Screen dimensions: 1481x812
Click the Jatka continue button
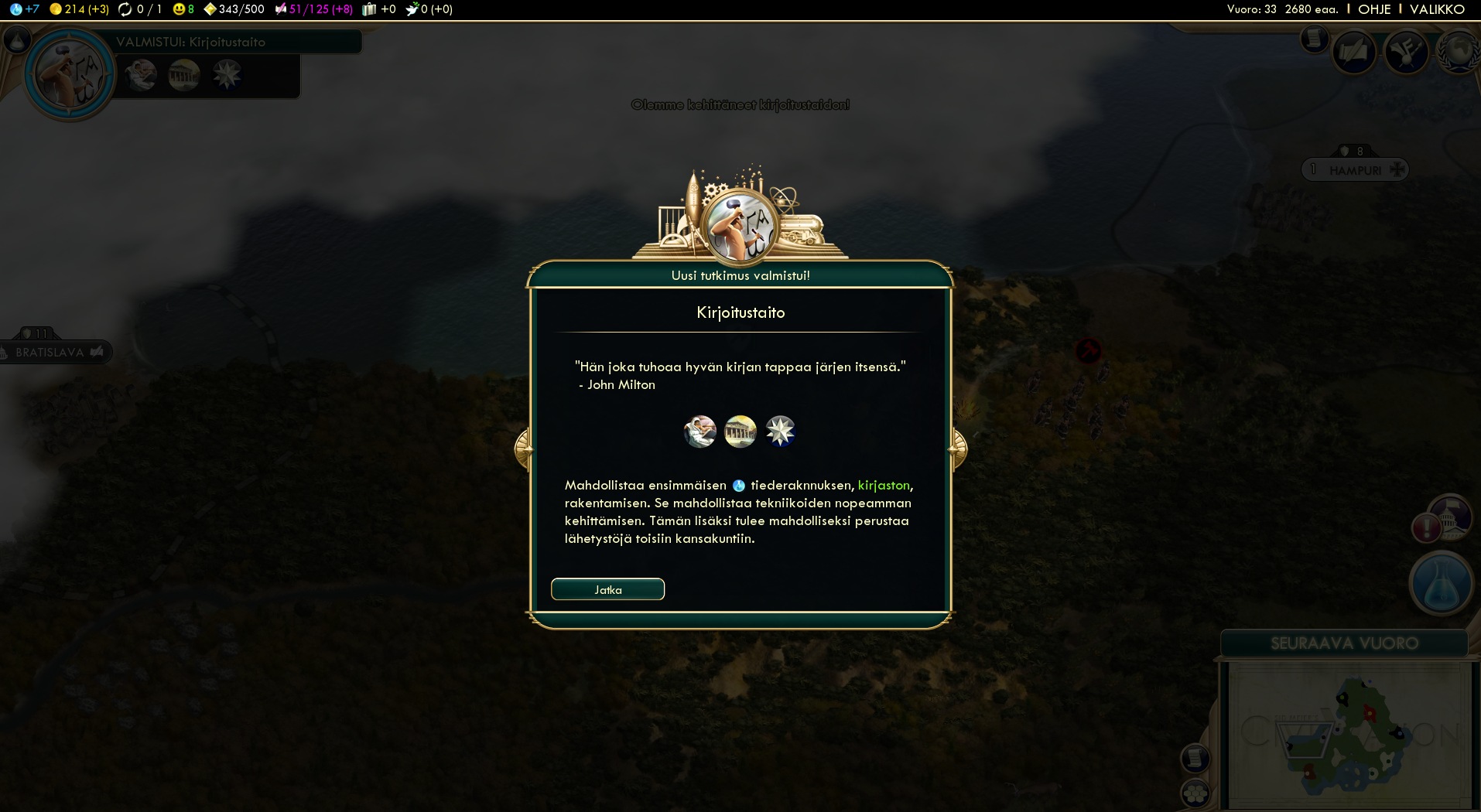point(607,589)
